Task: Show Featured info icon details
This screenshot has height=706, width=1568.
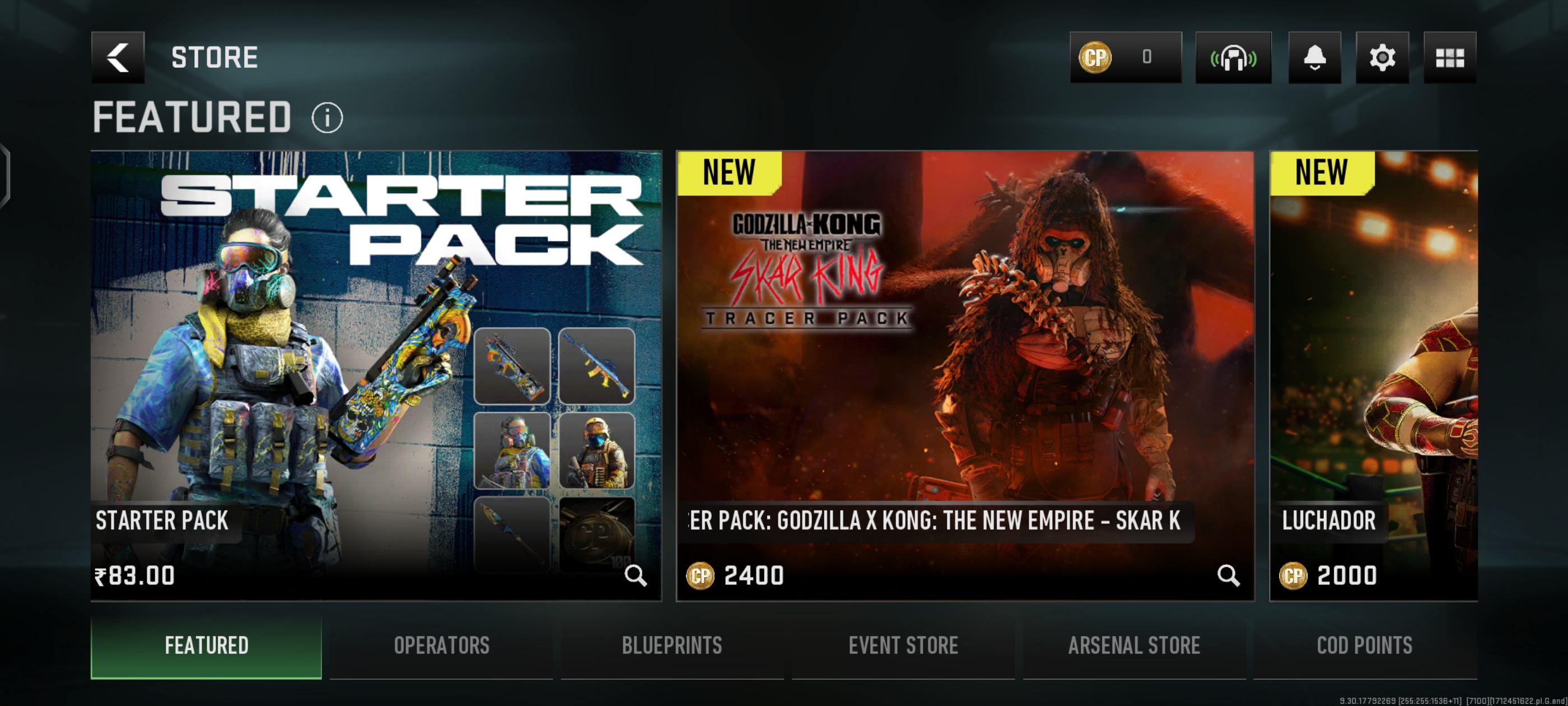Action: pyautogui.click(x=328, y=118)
